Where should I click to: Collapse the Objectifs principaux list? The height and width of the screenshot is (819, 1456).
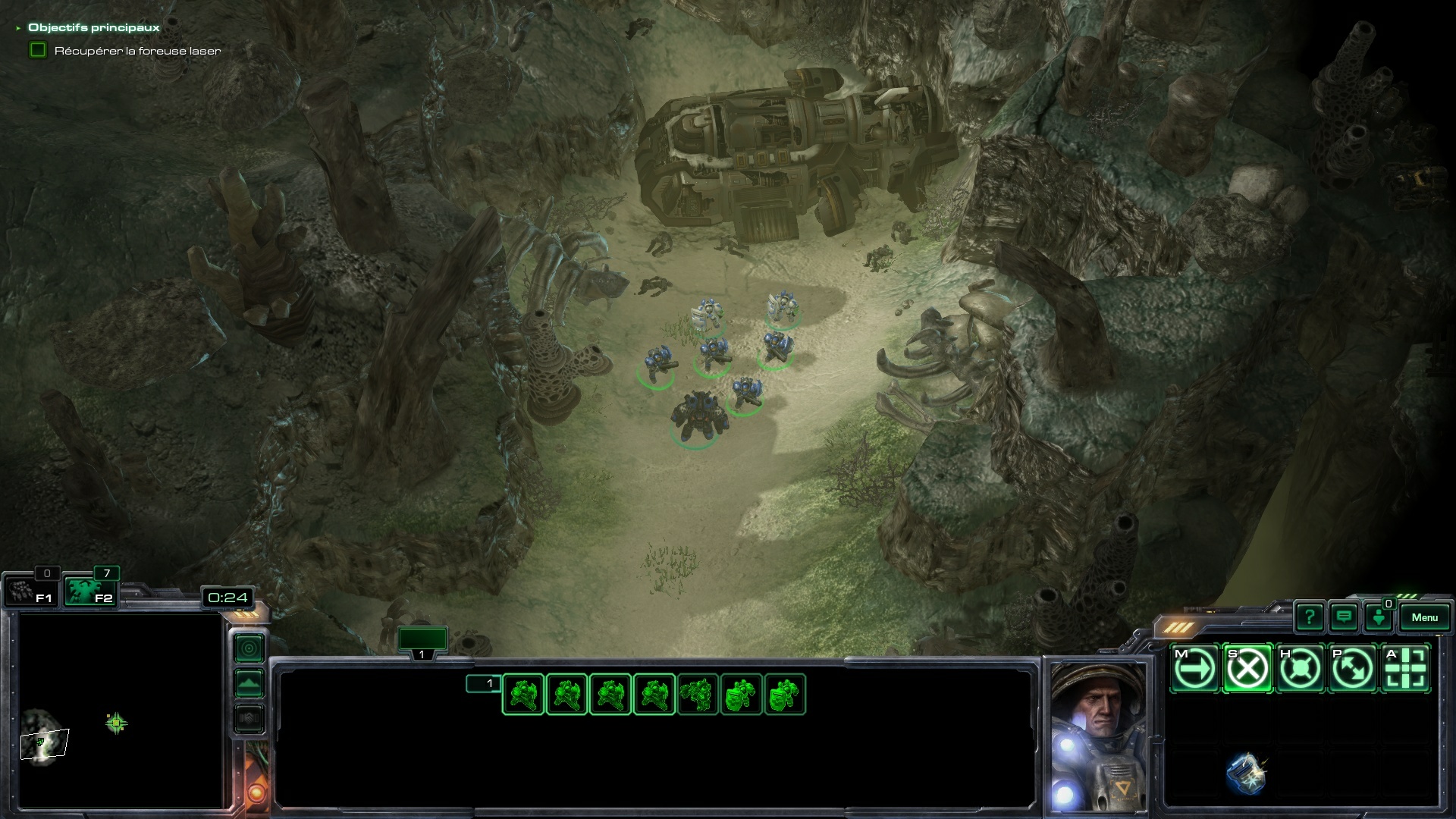(18, 28)
